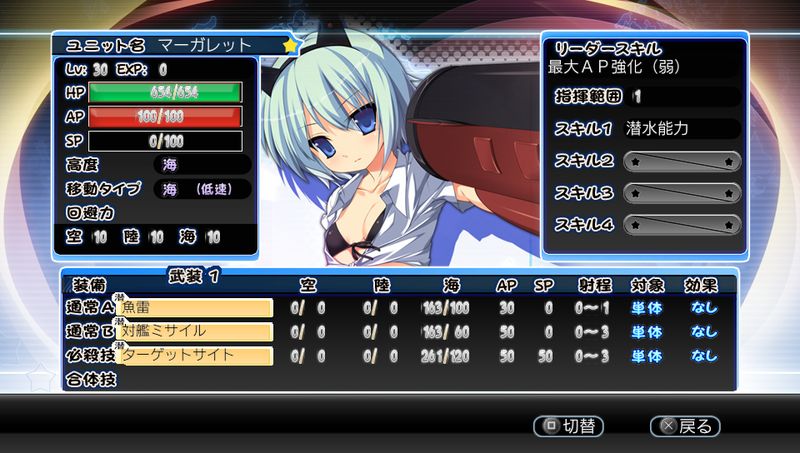Select the 潜水能力 skill slot

coord(682,128)
